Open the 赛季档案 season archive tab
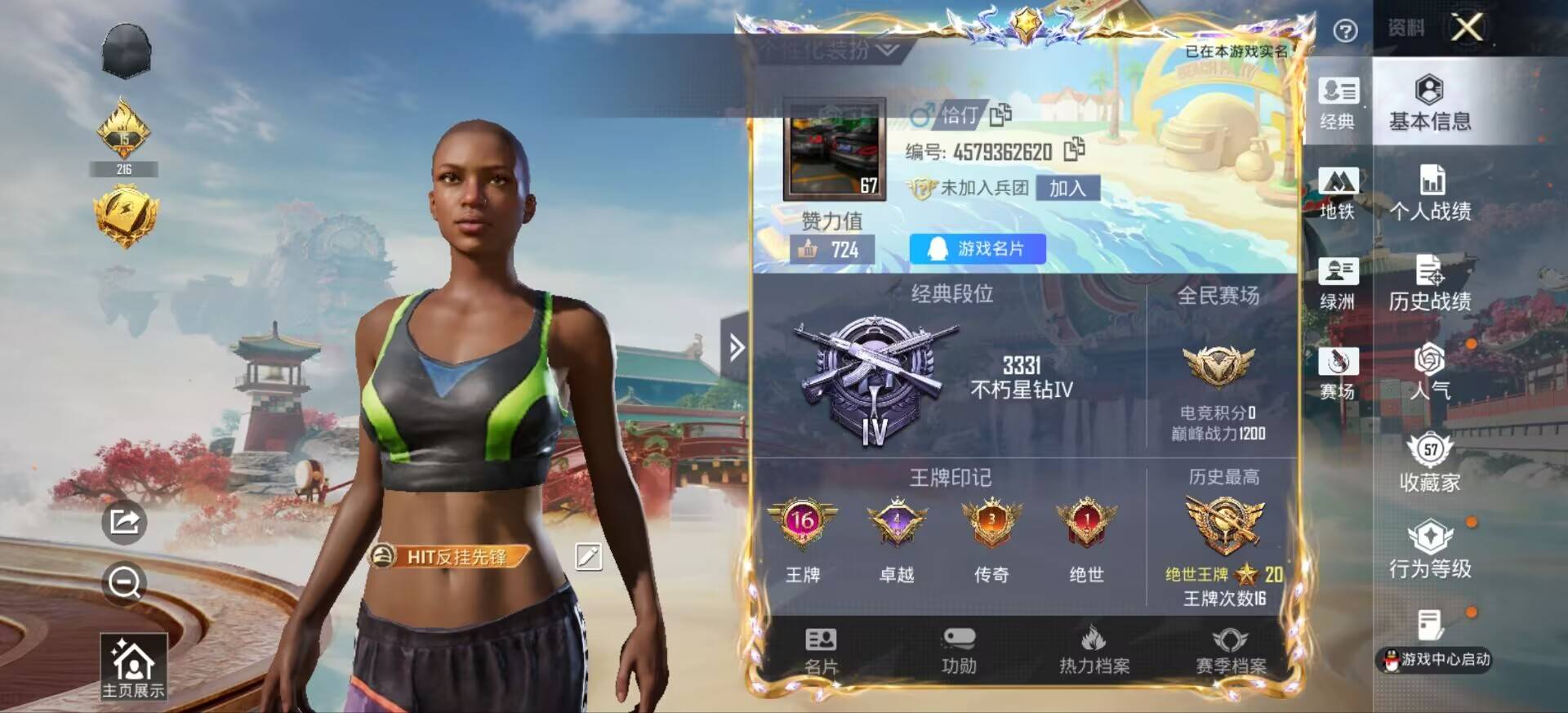The width and height of the screenshot is (1568, 713). (x=1232, y=649)
